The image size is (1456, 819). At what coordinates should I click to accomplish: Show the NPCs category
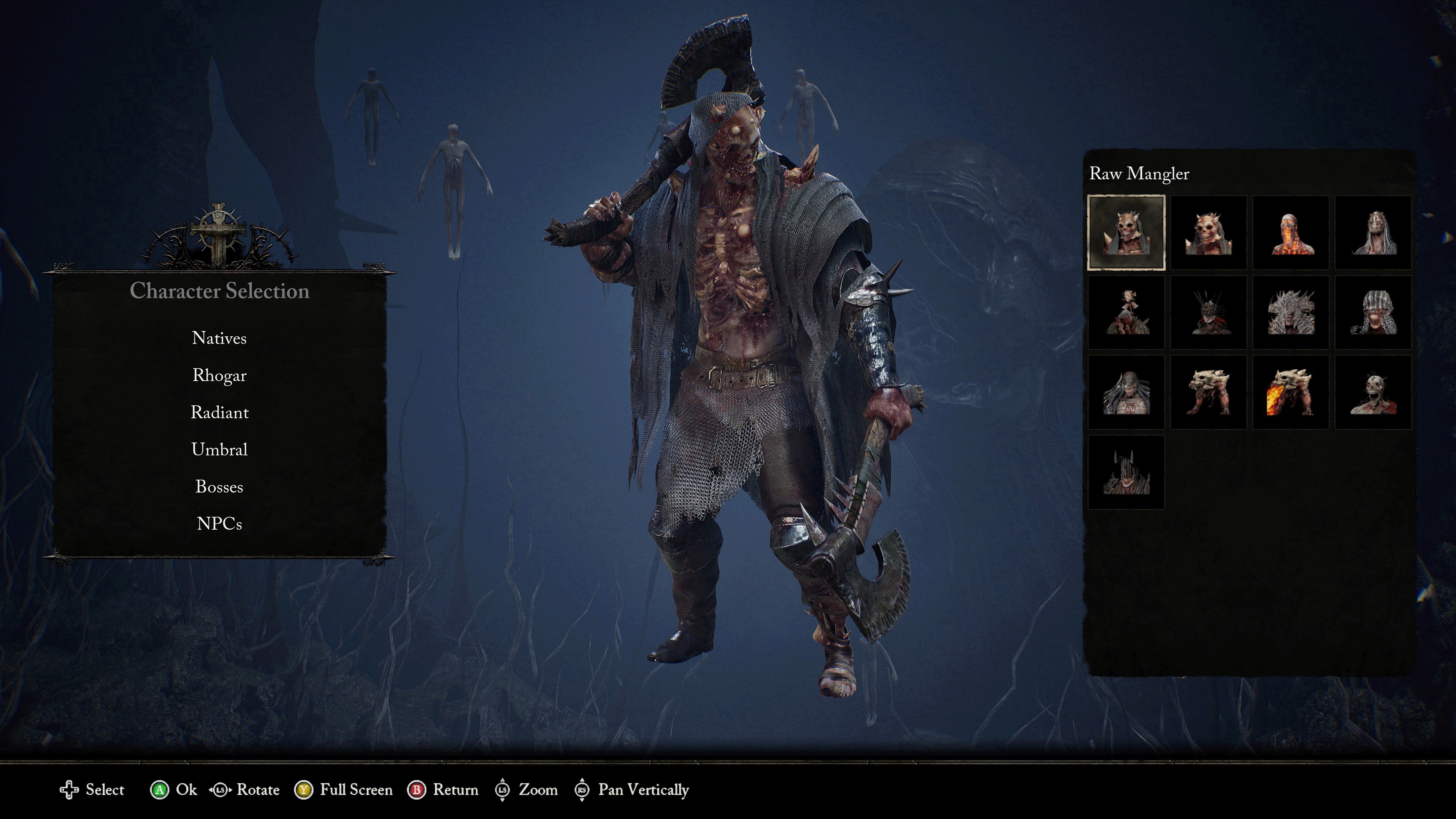[x=219, y=524]
